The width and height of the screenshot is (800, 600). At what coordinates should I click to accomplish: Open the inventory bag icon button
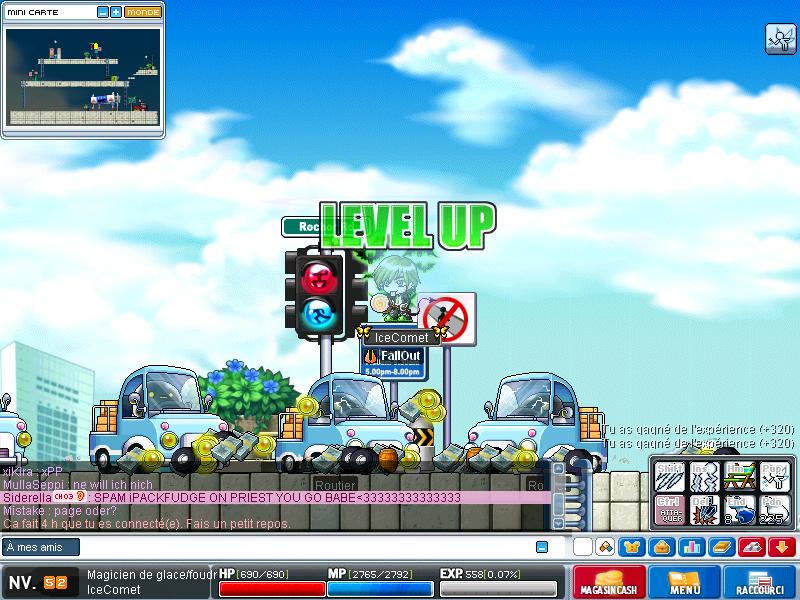[x=661, y=547]
